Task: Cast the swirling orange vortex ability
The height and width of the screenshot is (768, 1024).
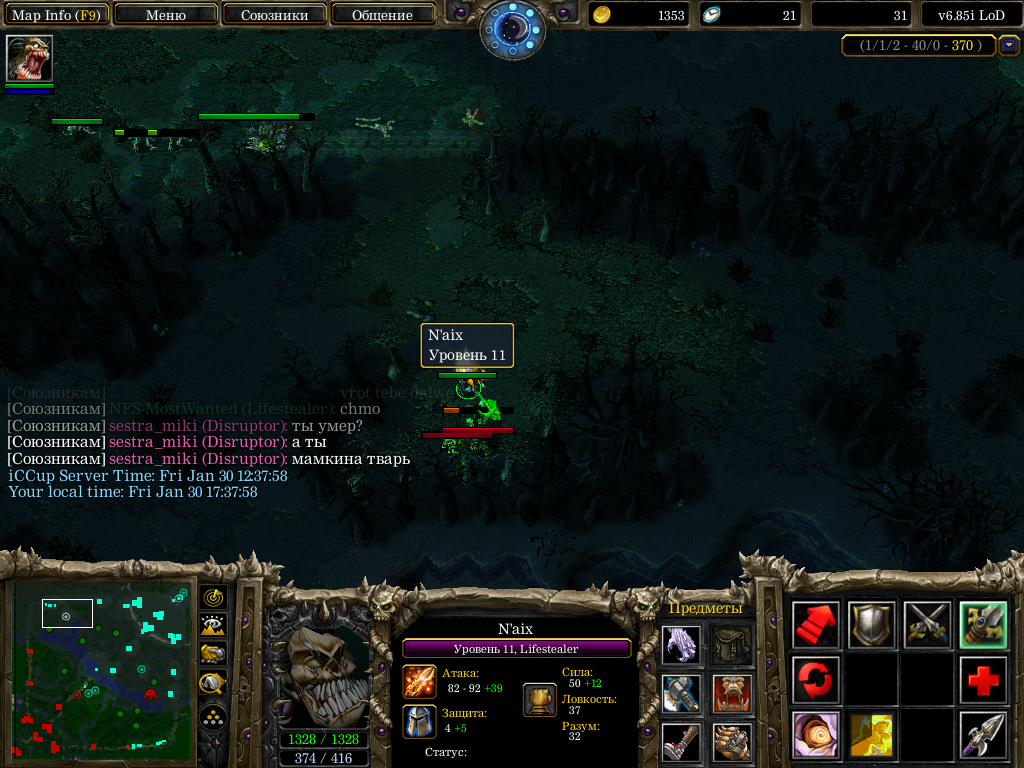Action: (815, 735)
